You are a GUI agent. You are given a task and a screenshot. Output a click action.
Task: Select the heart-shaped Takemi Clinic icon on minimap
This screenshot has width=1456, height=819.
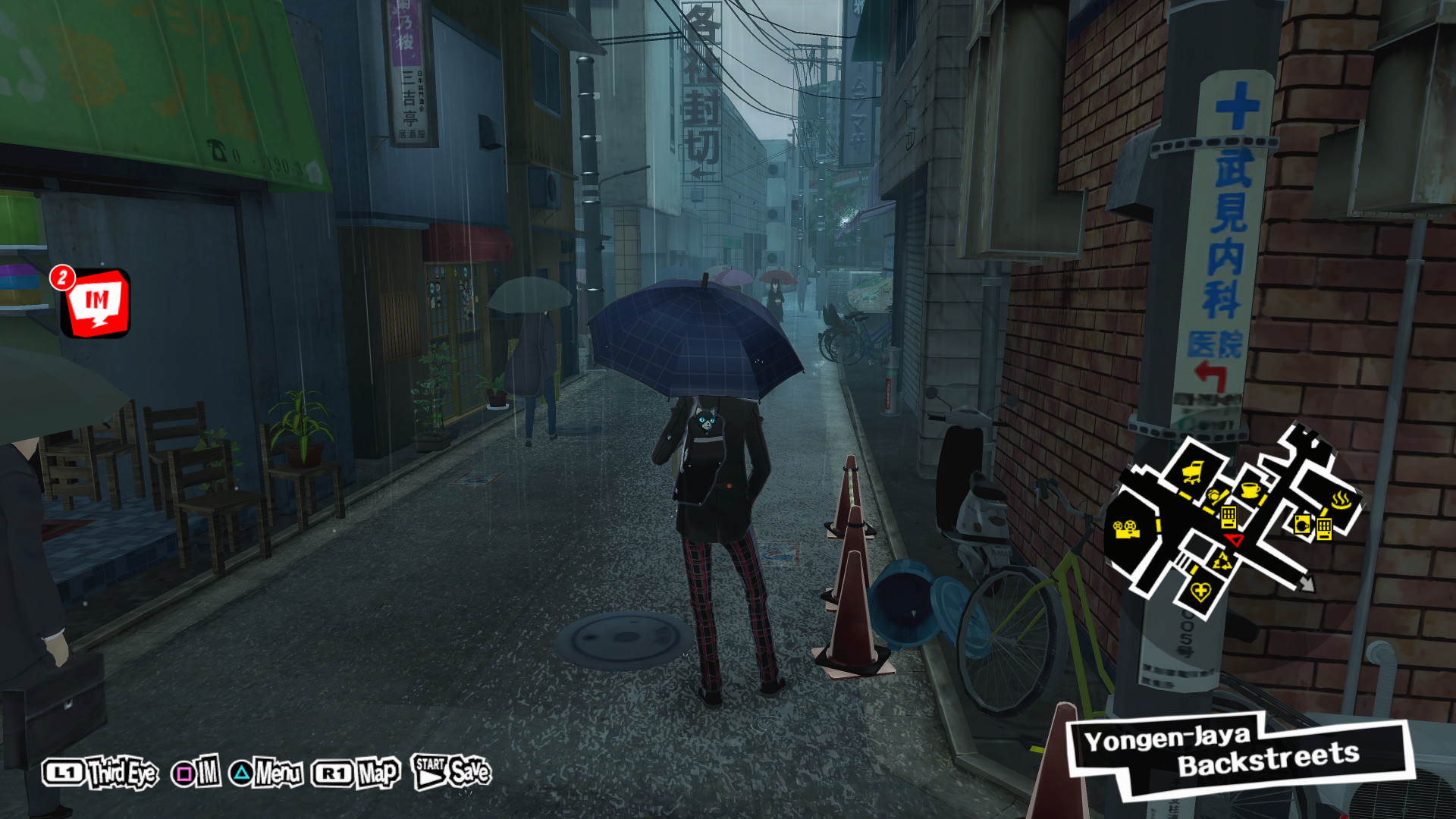(x=1201, y=591)
